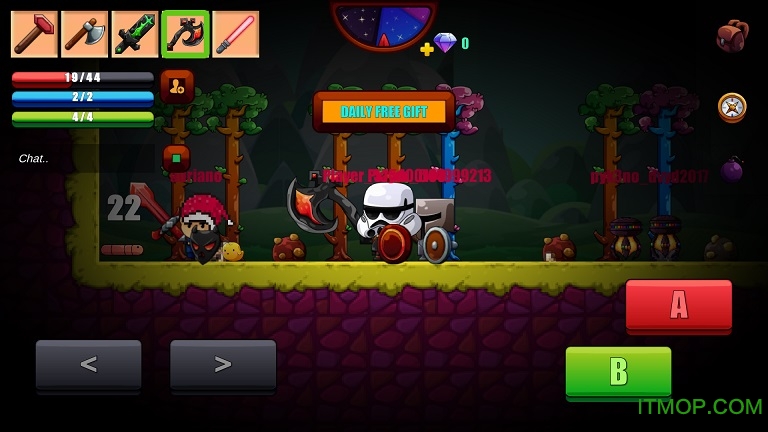Move right with the arrow button
This screenshot has height=432, width=768.
222,365
